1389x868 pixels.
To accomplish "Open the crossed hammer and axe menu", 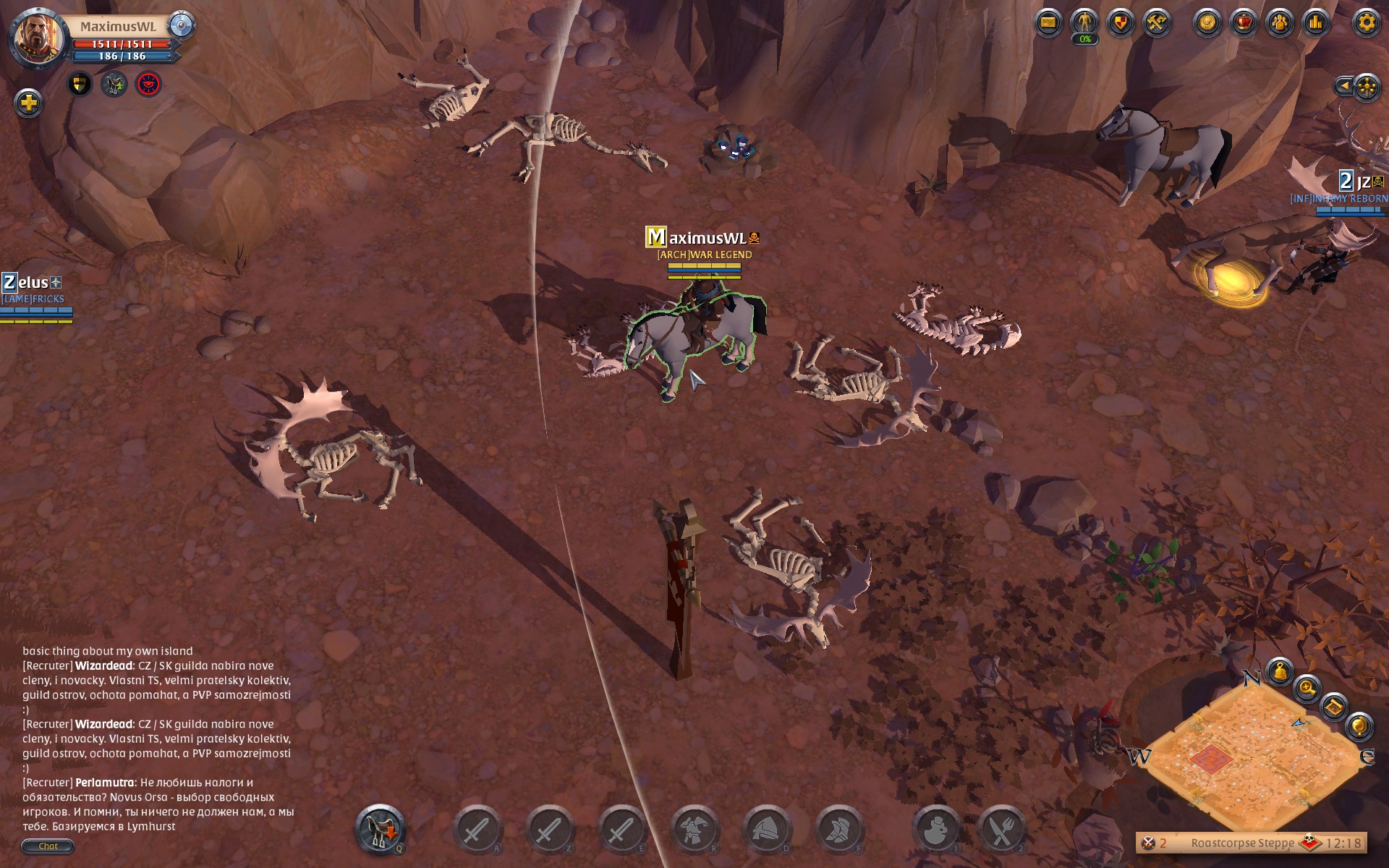I will (x=1156, y=22).
